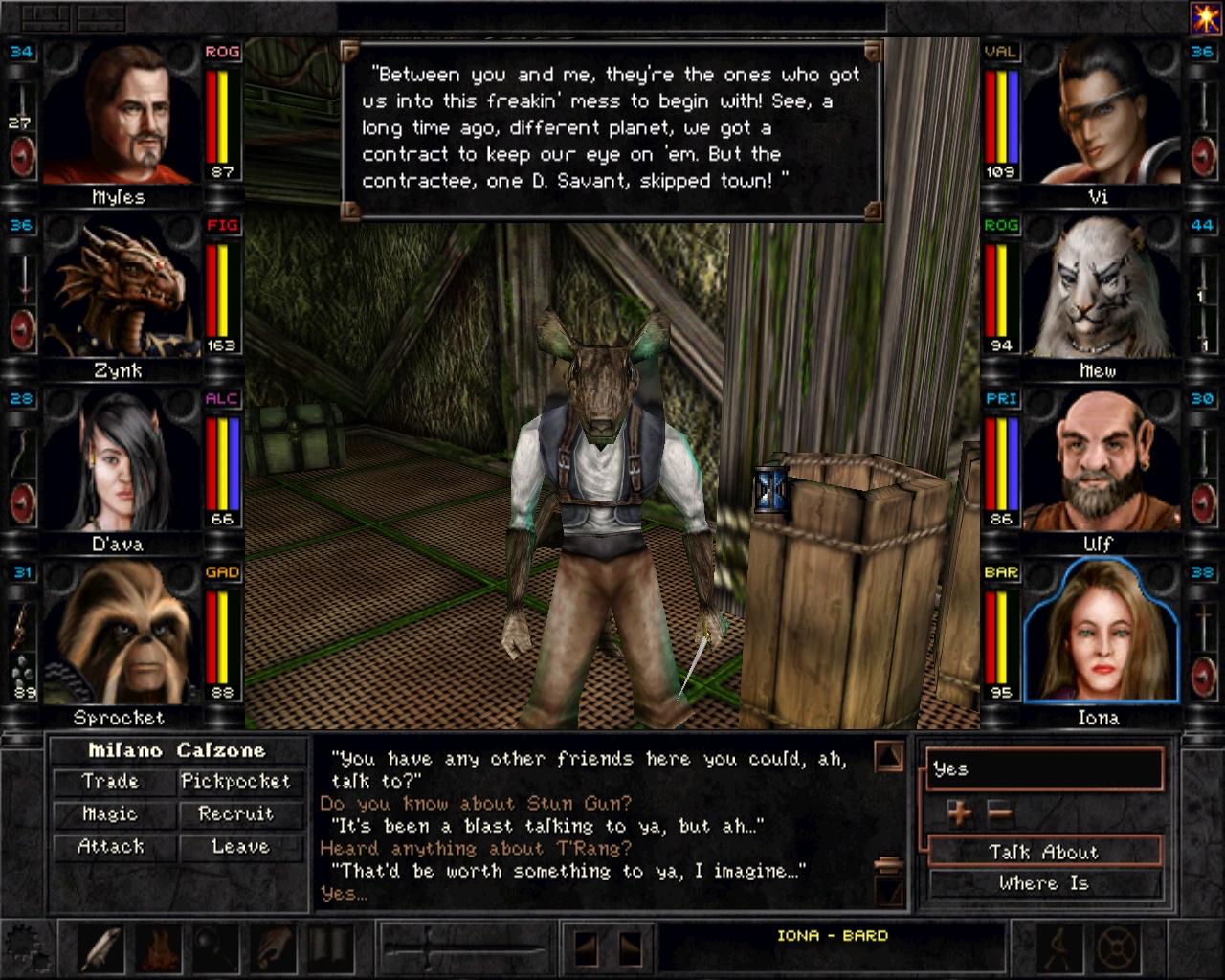Select Zynk the dragon portrait
The height and width of the screenshot is (980, 1225).
click(119, 287)
